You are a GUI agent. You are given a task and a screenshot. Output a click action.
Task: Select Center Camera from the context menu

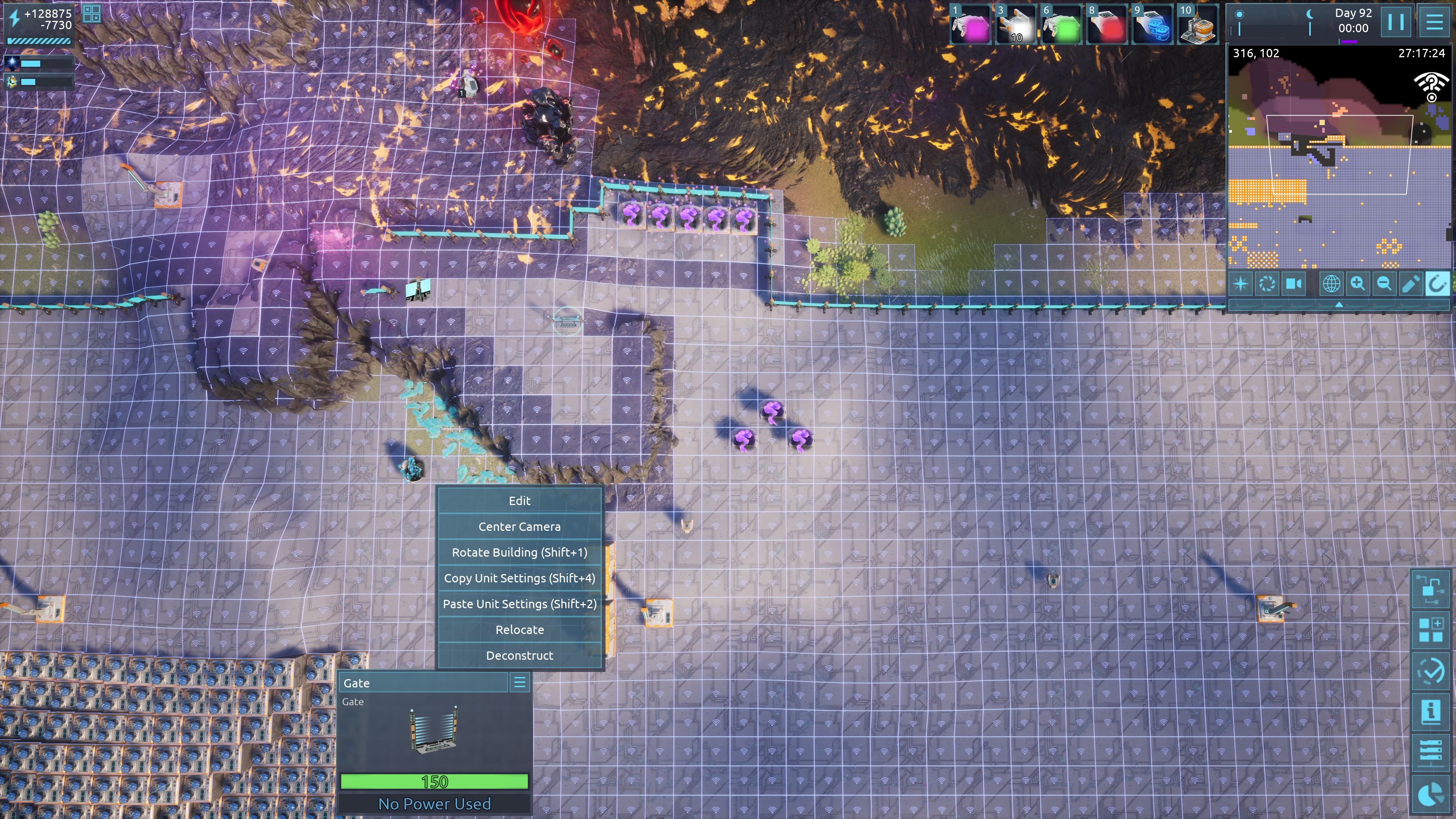click(519, 527)
